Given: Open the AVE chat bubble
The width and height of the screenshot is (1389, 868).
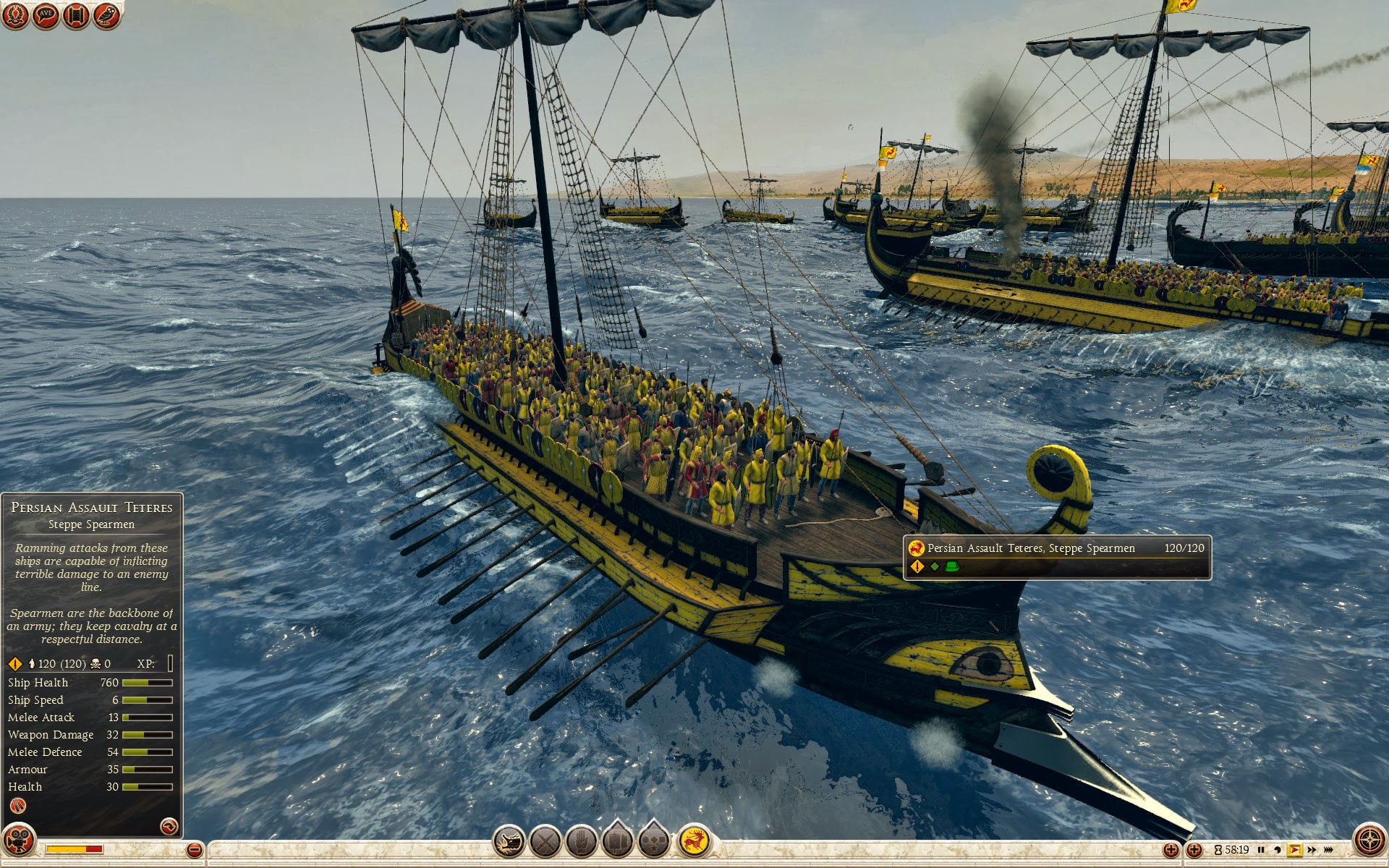Looking at the screenshot, I should pos(46,14).
